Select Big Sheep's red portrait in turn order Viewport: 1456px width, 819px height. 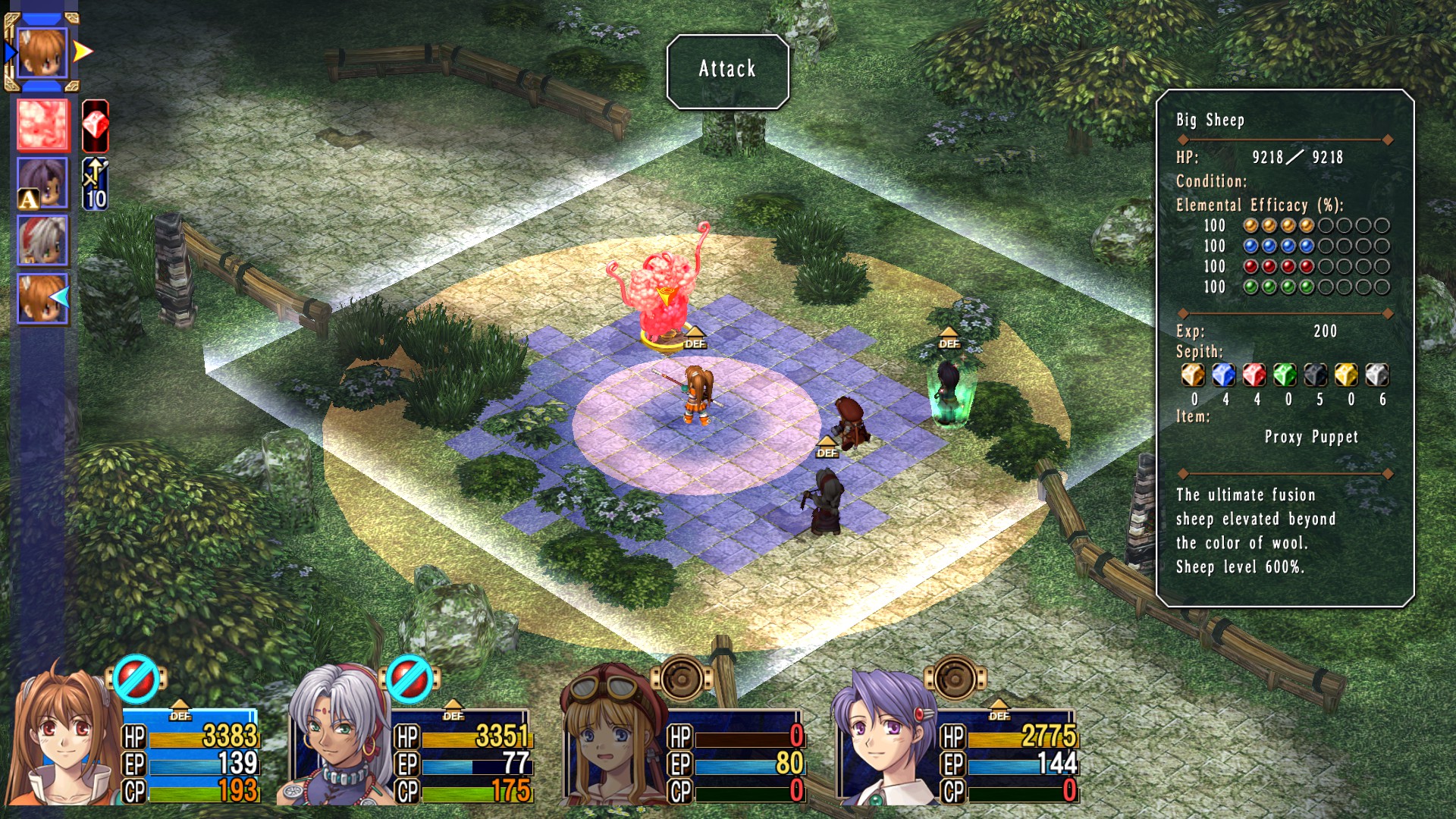(43, 124)
